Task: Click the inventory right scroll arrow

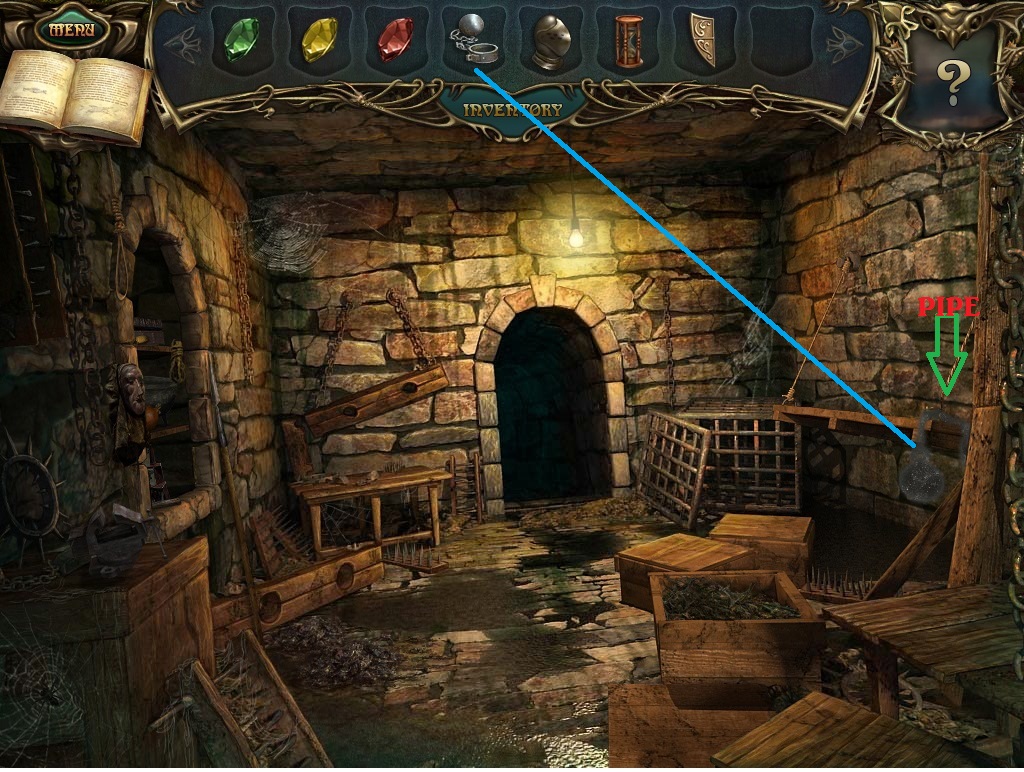Action: point(840,41)
